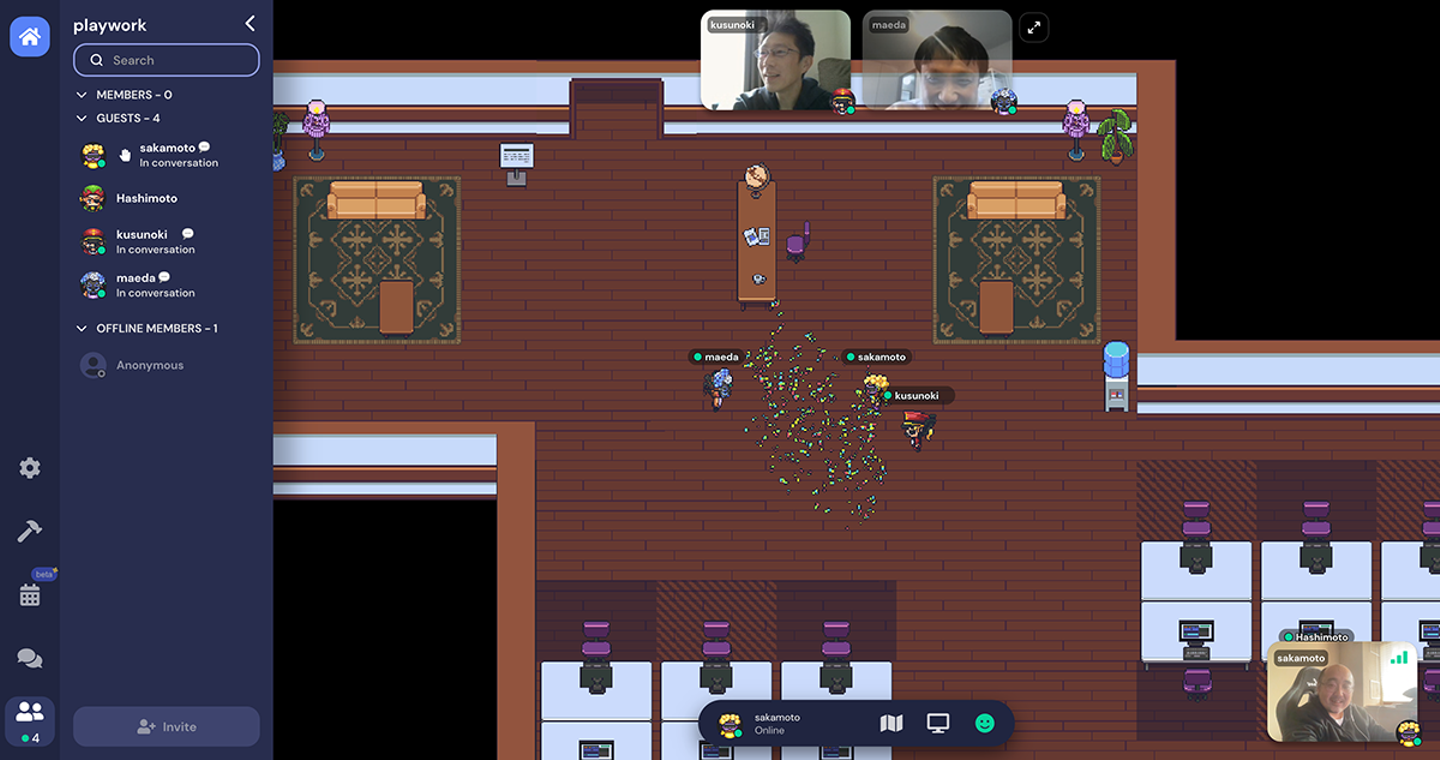Open the hammer build tool
The height and width of the screenshot is (760, 1440).
30,531
